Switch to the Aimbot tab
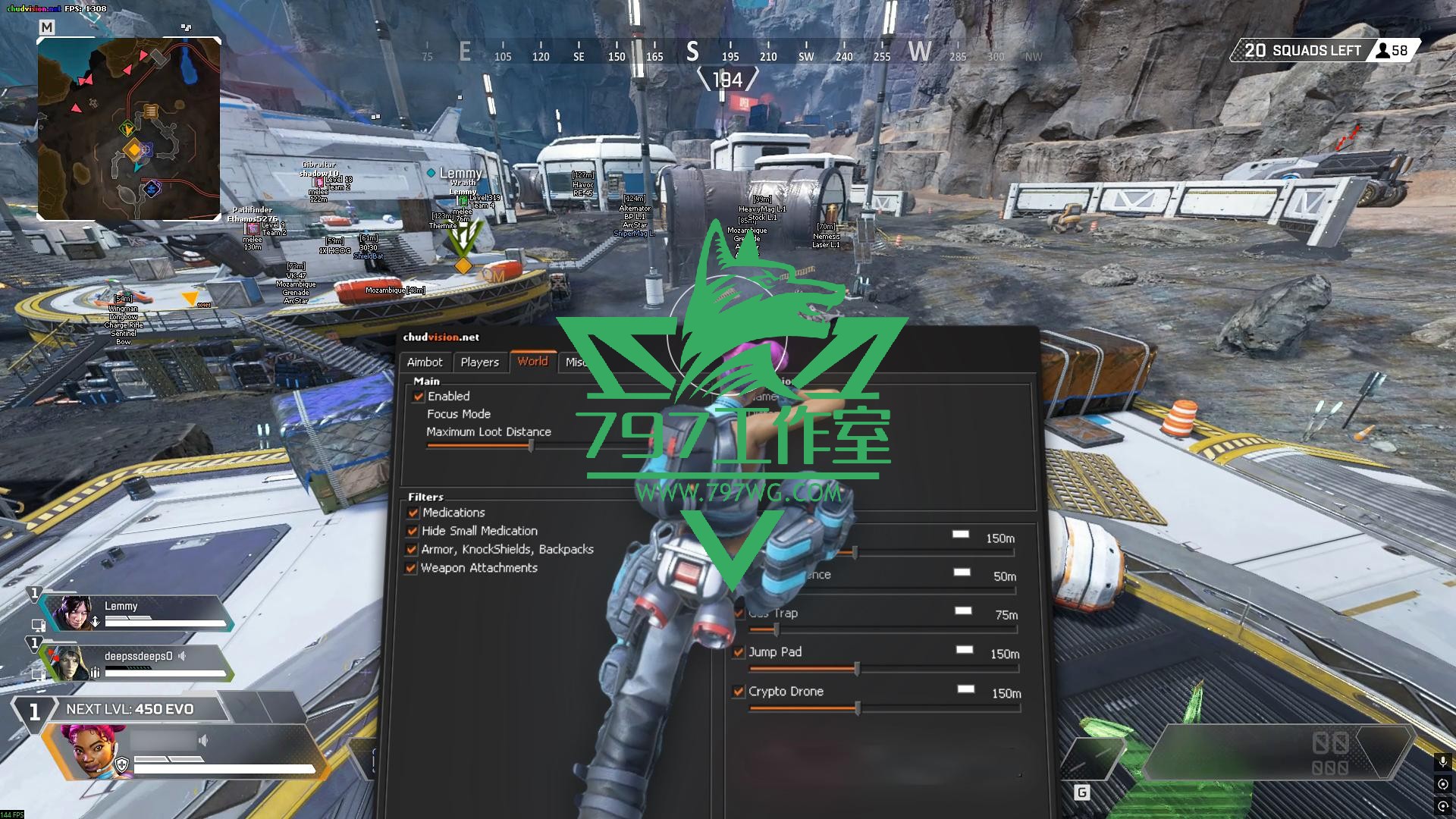 (x=425, y=362)
